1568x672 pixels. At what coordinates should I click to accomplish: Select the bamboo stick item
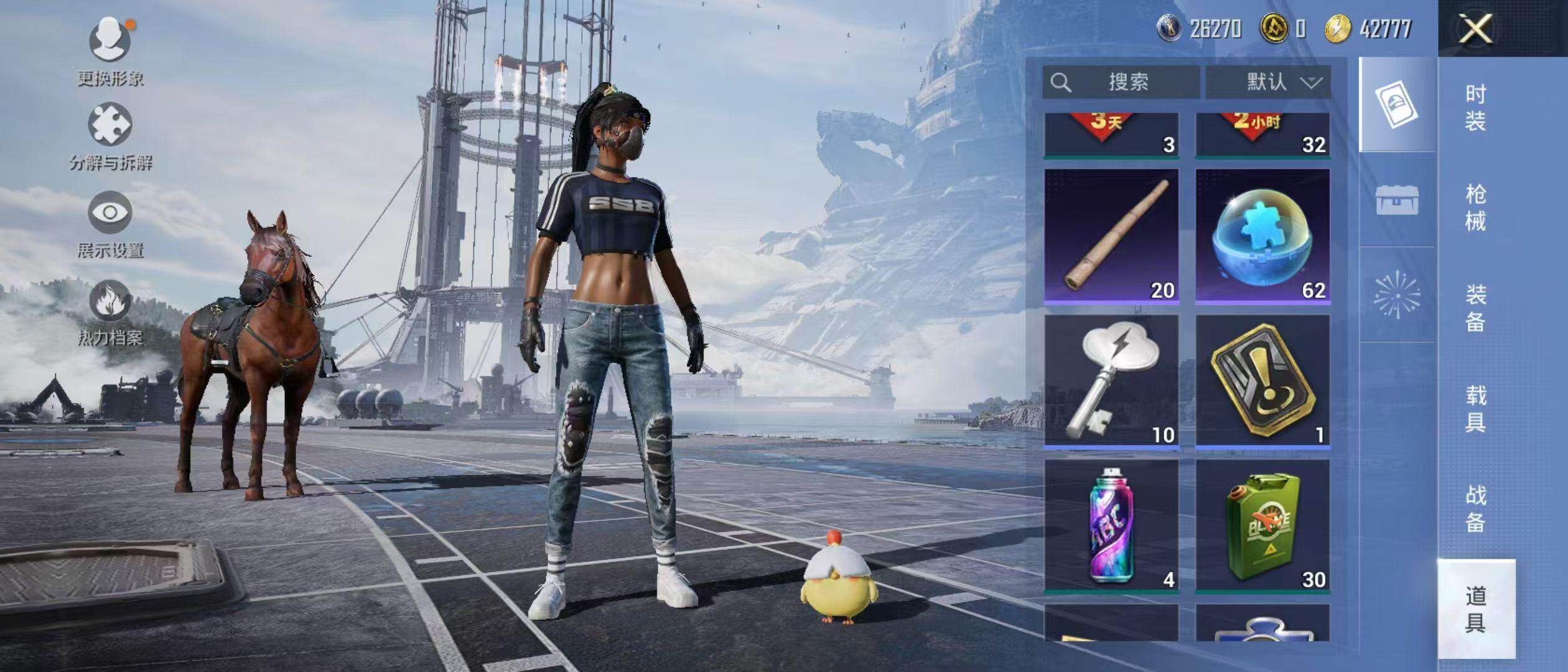click(1111, 236)
